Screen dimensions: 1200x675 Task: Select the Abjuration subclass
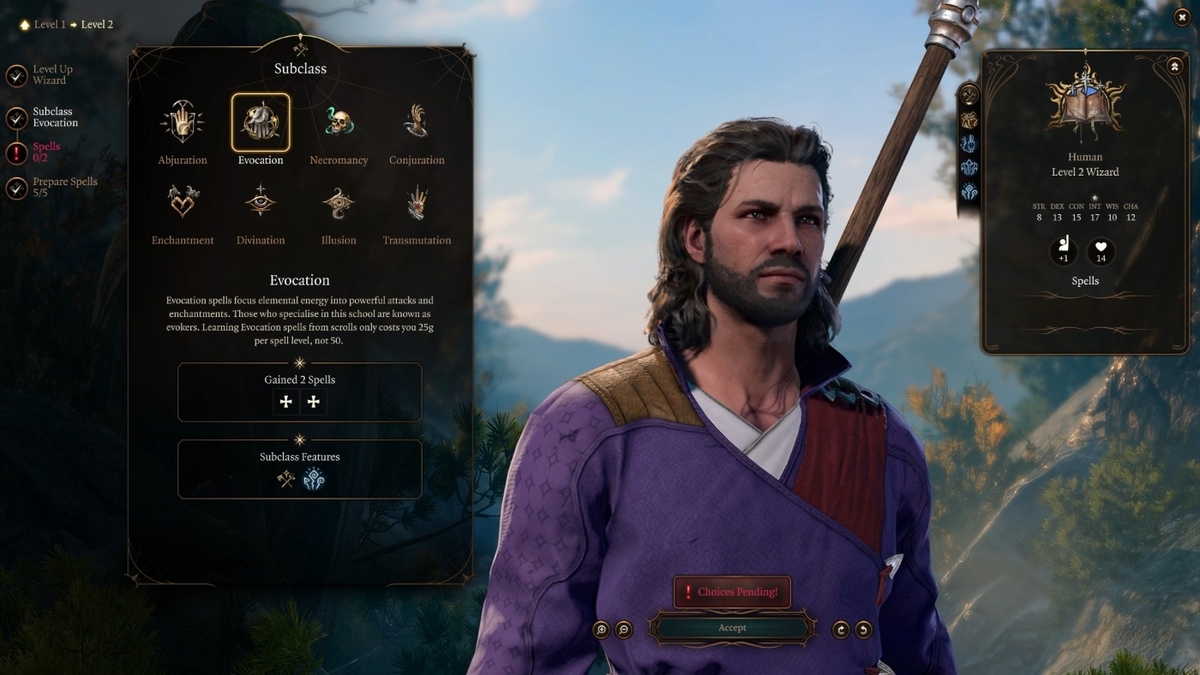[x=182, y=123]
